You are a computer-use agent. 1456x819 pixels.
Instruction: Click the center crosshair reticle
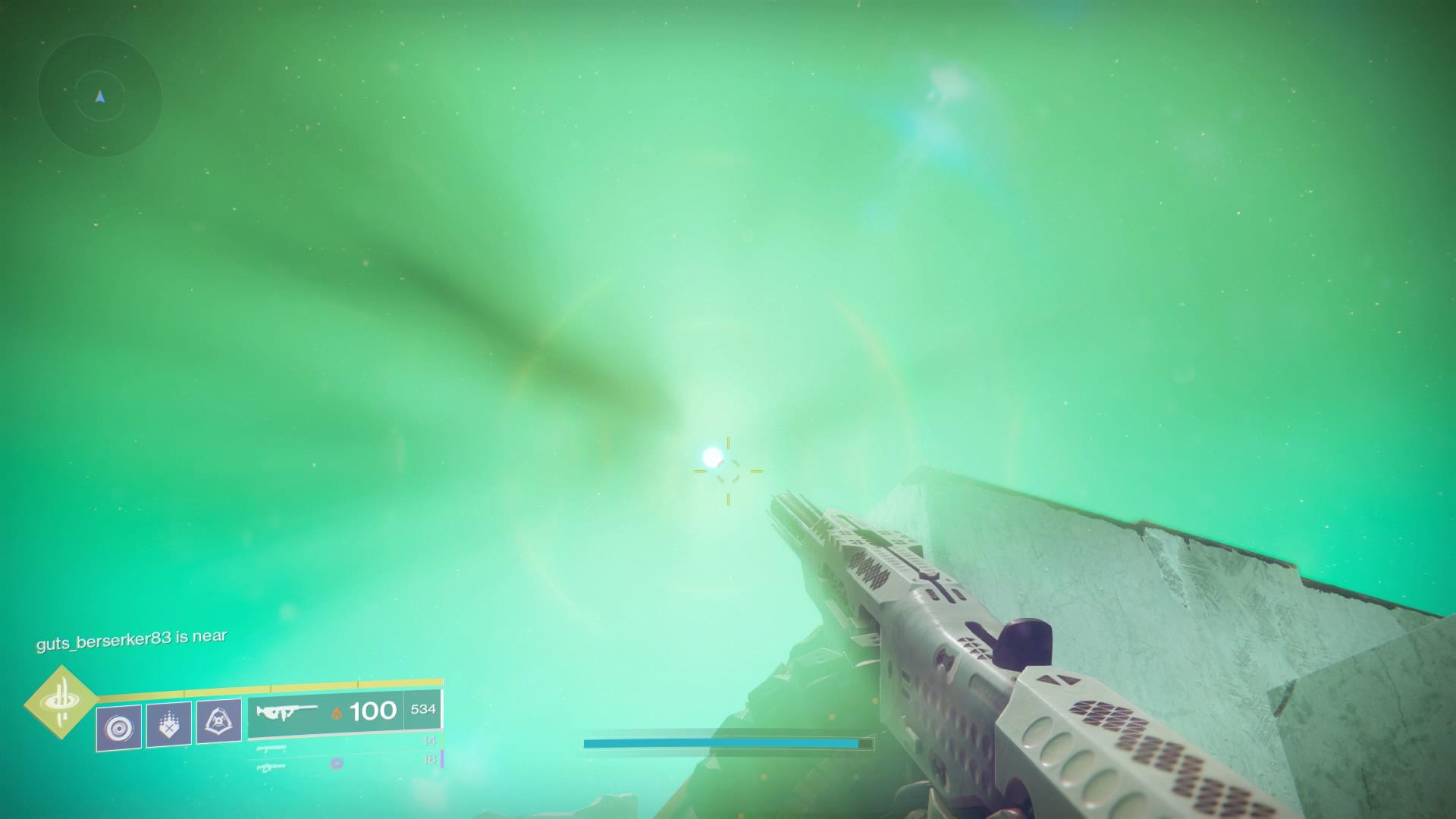click(730, 472)
